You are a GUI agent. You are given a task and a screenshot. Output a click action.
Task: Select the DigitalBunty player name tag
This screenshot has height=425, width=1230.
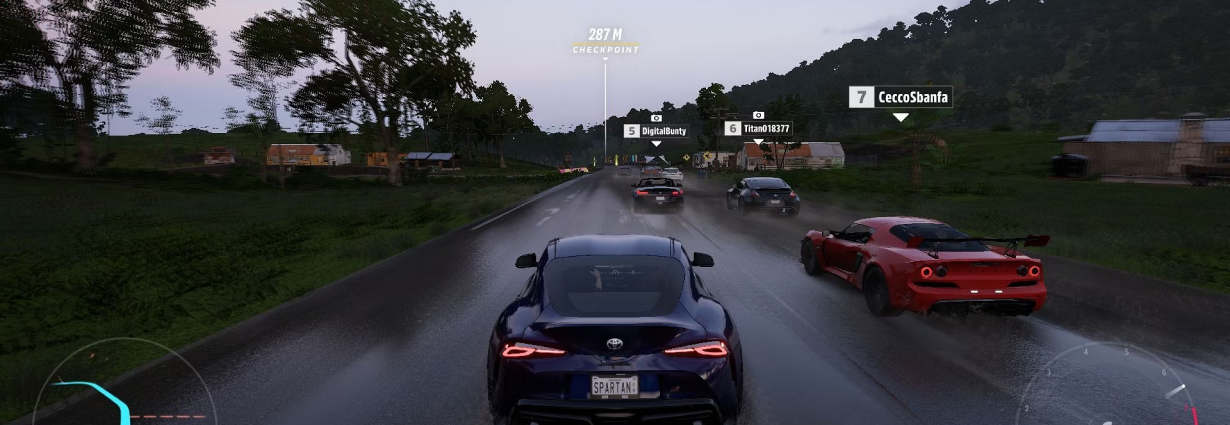pos(656,131)
